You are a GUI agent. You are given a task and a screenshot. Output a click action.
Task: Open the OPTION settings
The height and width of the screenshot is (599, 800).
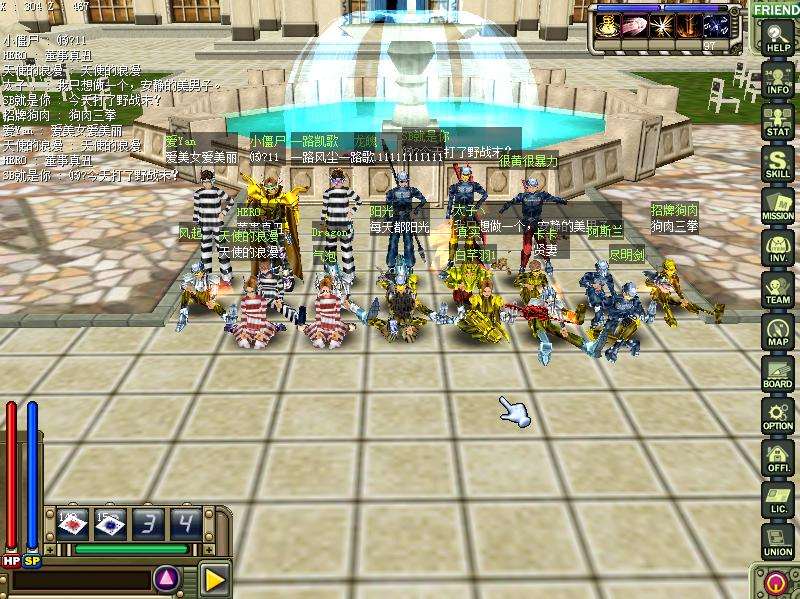(x=777, y=416)
